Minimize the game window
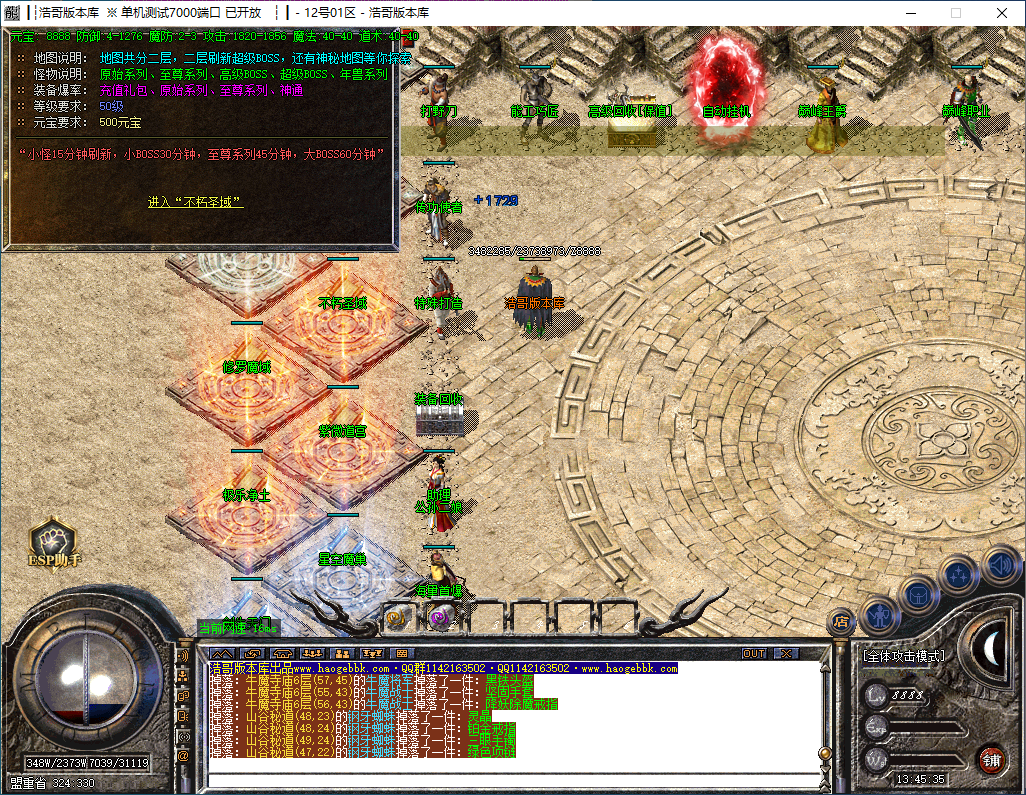This screenshot has height=795, width=1026. (x=910, y=13)
